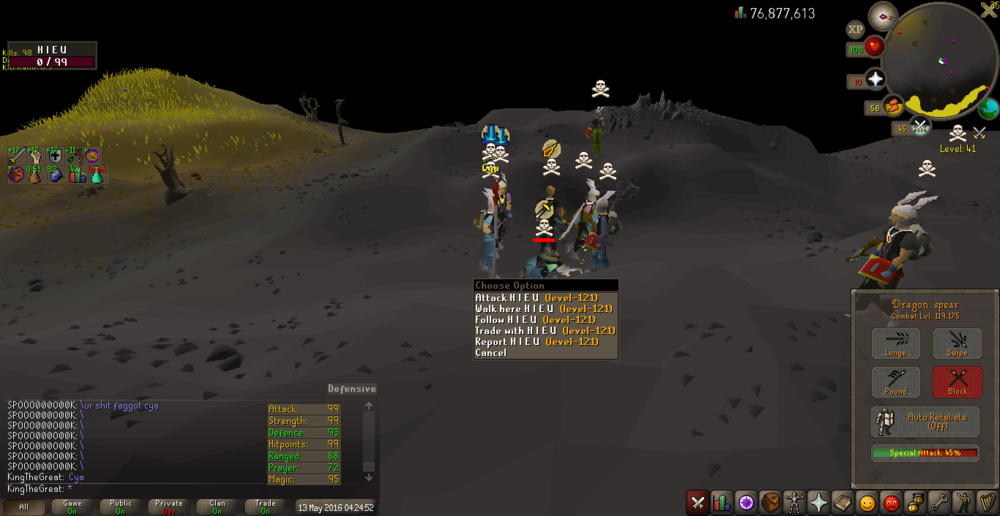Open the backpack inventory tab

(x=770, y=502)
